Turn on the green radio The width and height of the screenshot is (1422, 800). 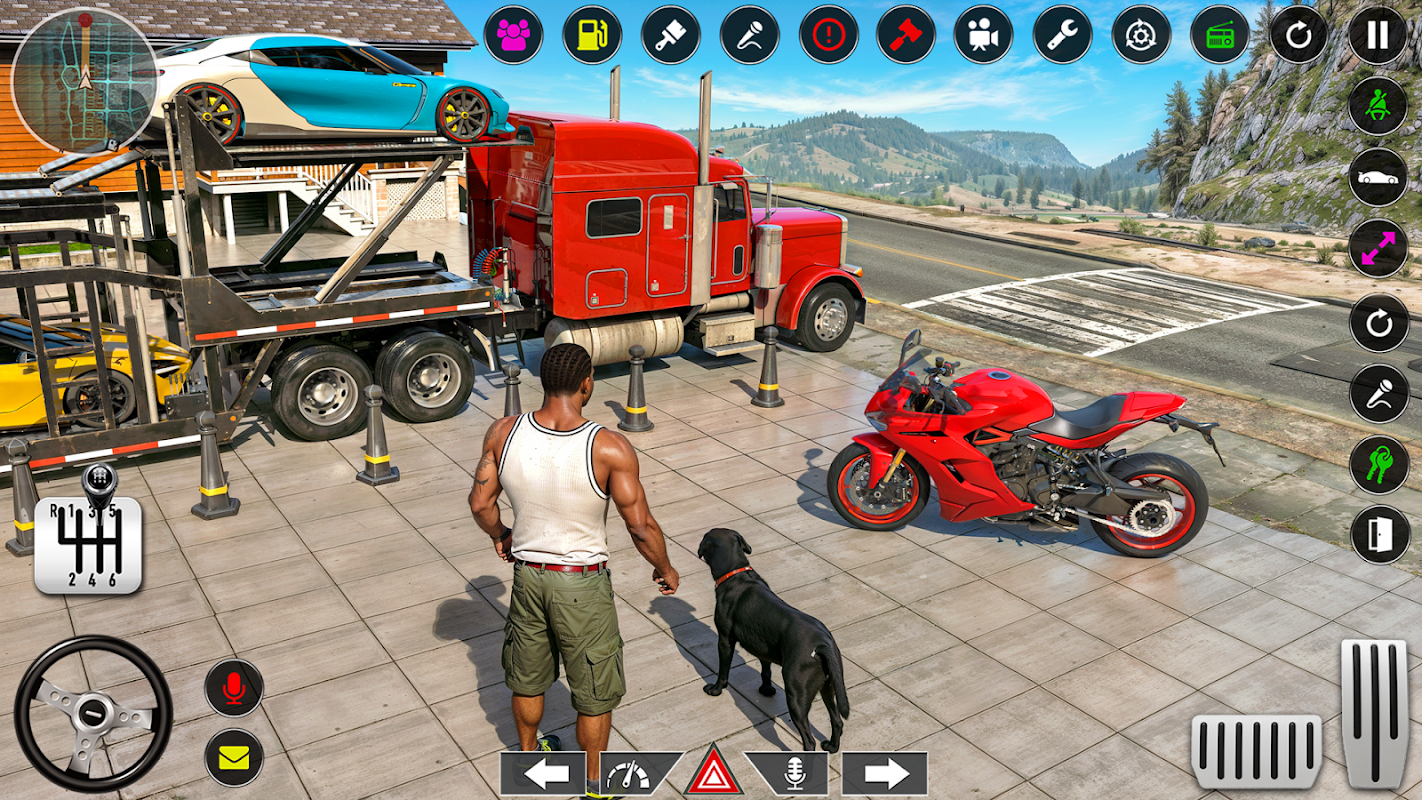pyautogui.click(x=1220, y=35)
